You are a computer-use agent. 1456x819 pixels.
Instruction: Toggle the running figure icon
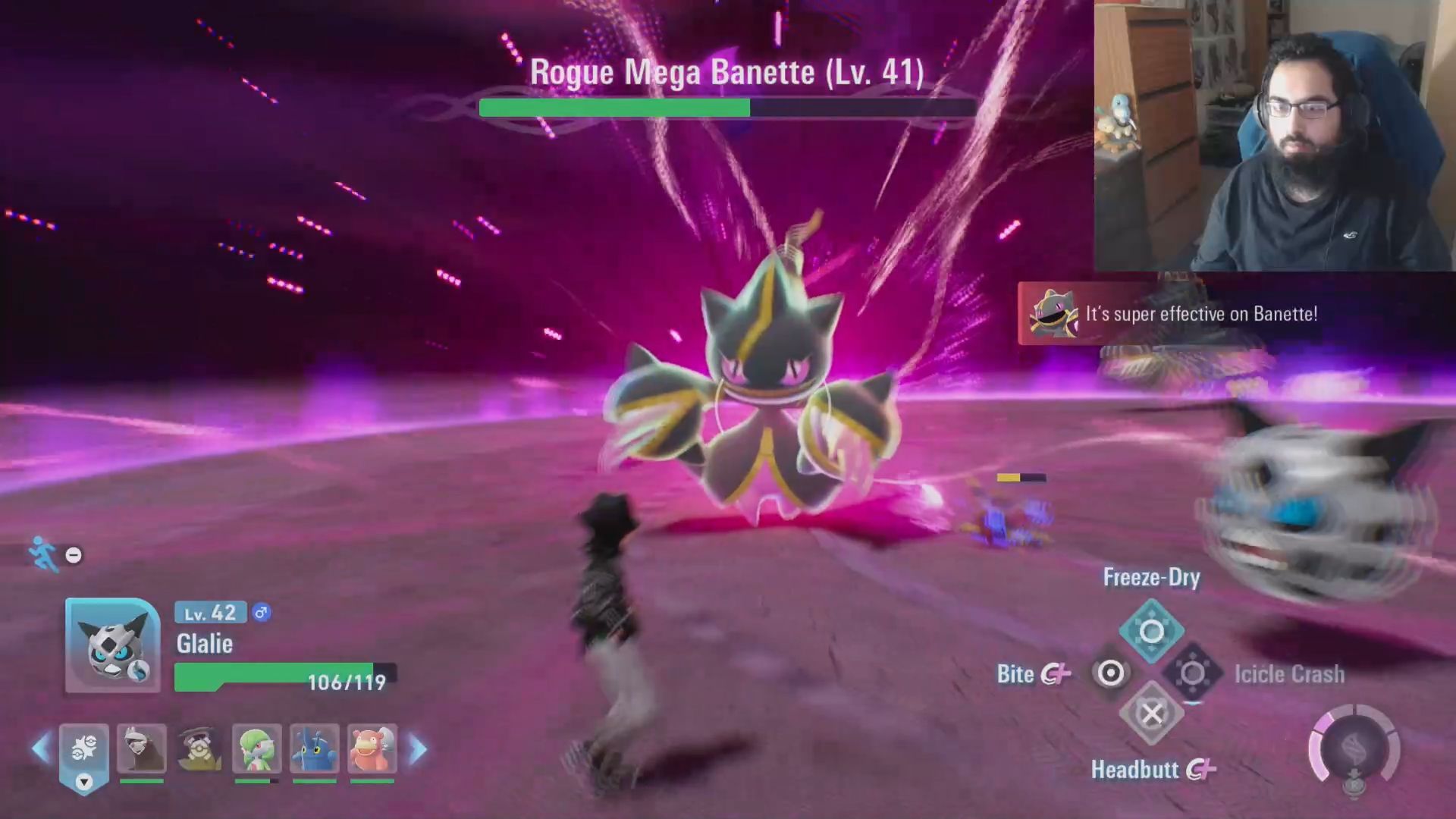point(42,554)
